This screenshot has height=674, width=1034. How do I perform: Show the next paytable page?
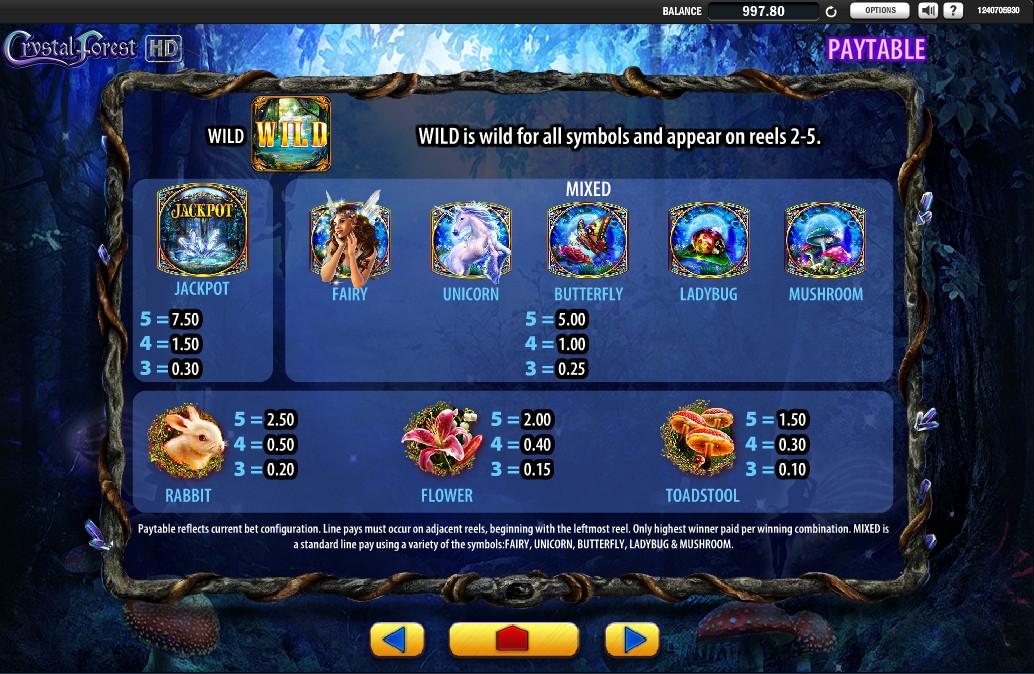(x=632, y=639)
